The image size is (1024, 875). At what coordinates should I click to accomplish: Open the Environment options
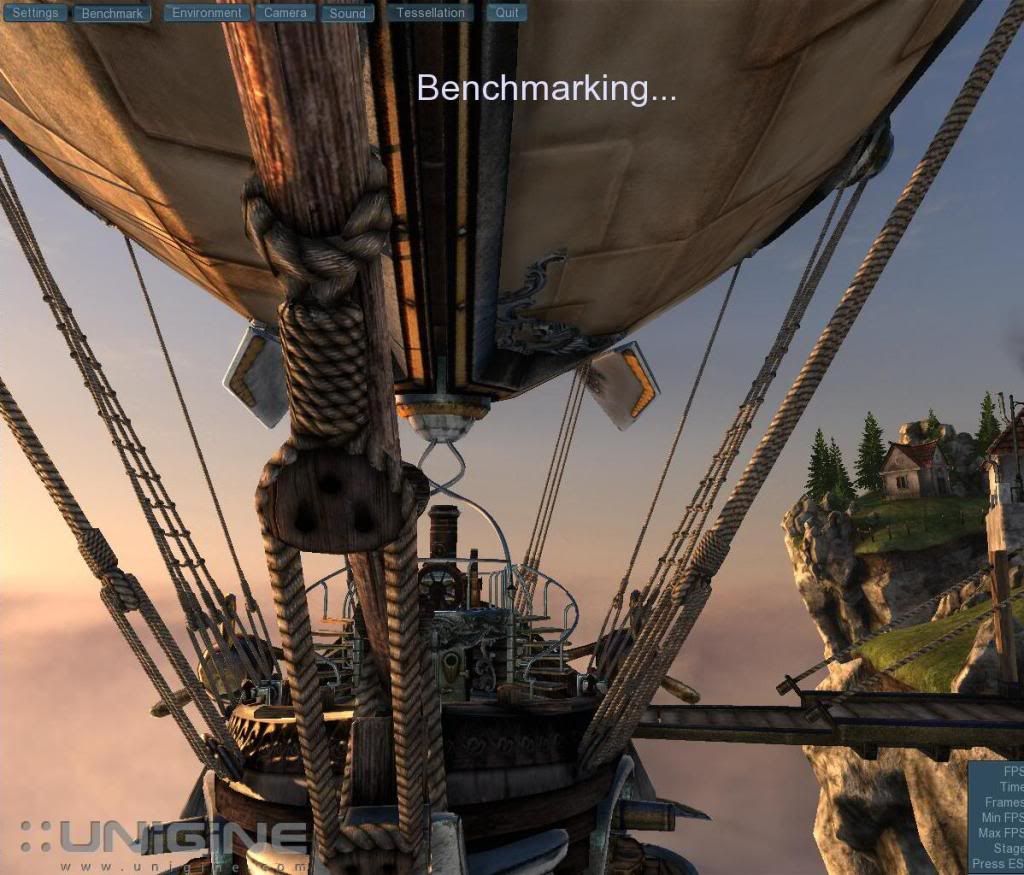[206, 13]
